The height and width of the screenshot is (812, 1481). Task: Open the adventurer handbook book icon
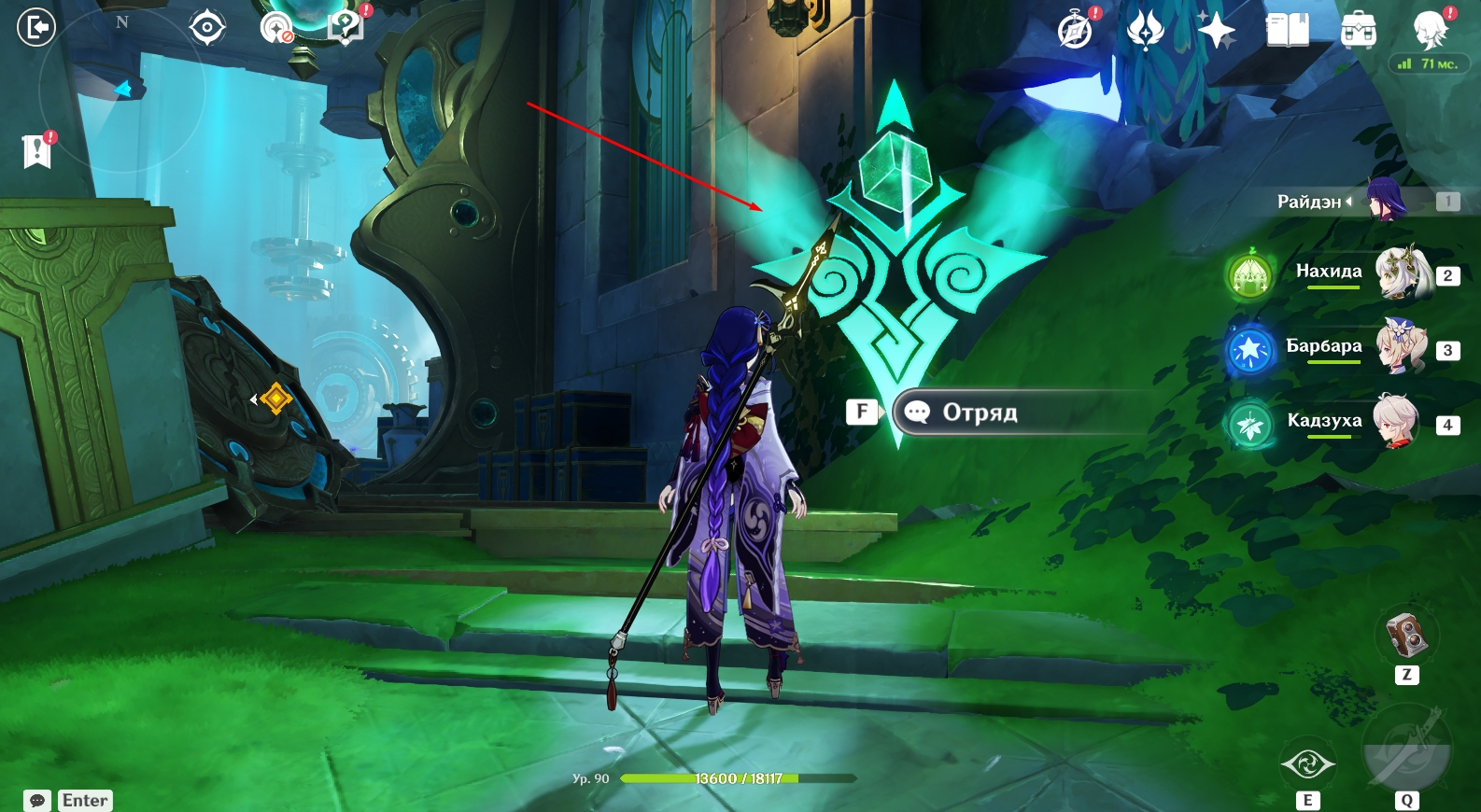pos(1287,30)
